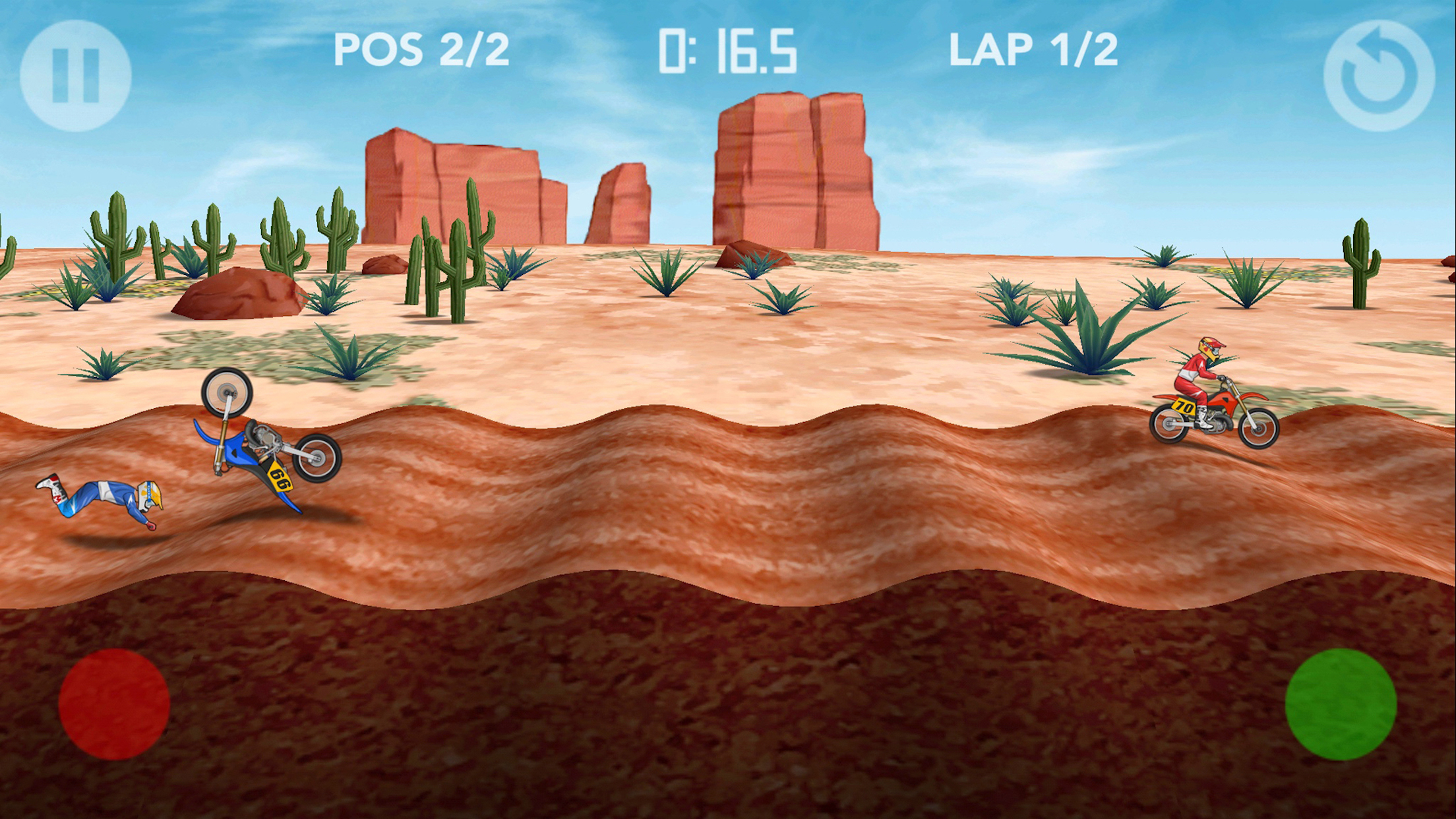Tap the green throttle button

coord(1340,704)
